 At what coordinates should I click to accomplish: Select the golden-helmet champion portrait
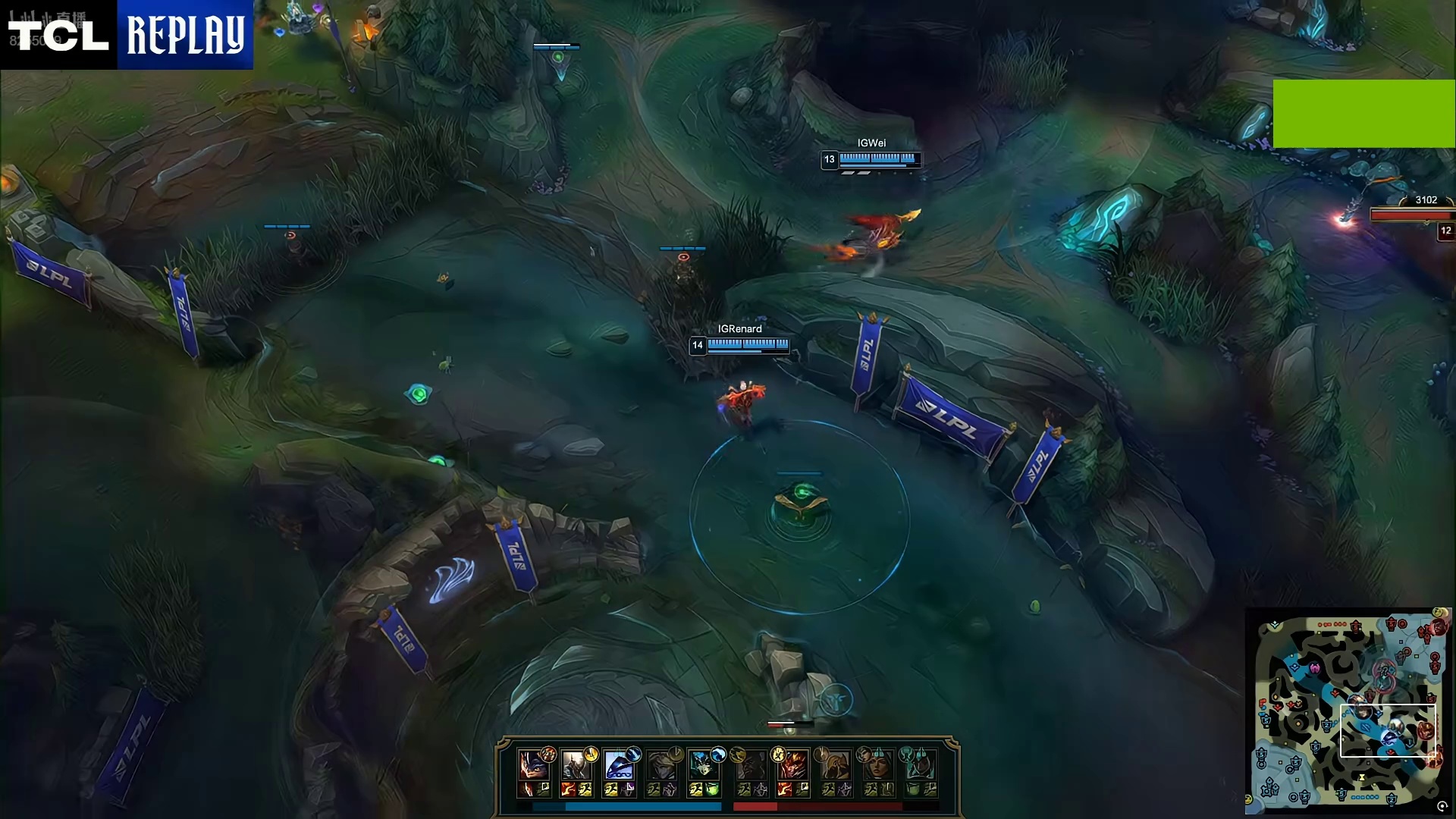[x=835, y=766]
